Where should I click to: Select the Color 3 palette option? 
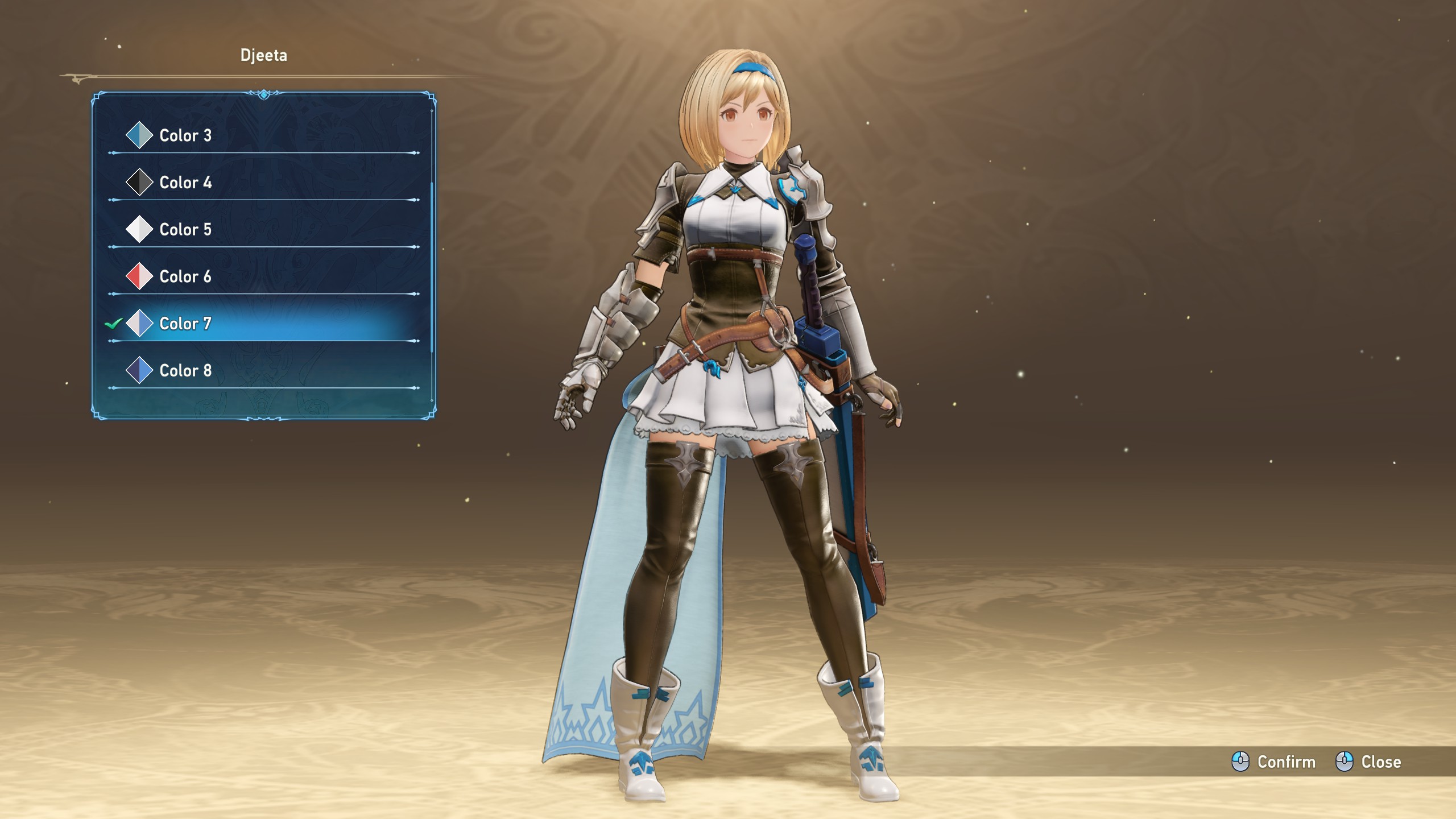click(x=185, y=135)
